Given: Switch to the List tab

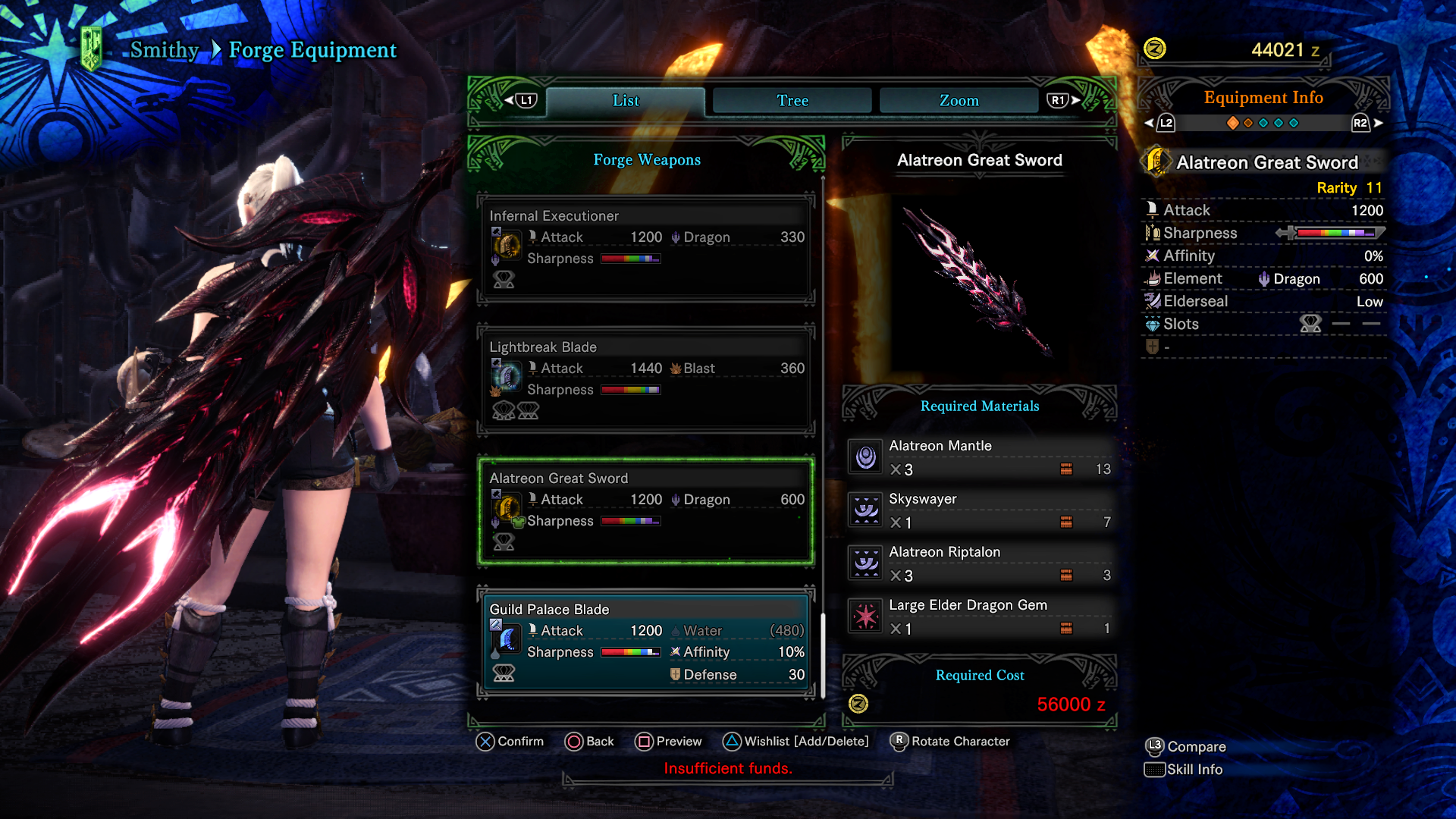Looking at the screenshot, I should tap(626, 101).
